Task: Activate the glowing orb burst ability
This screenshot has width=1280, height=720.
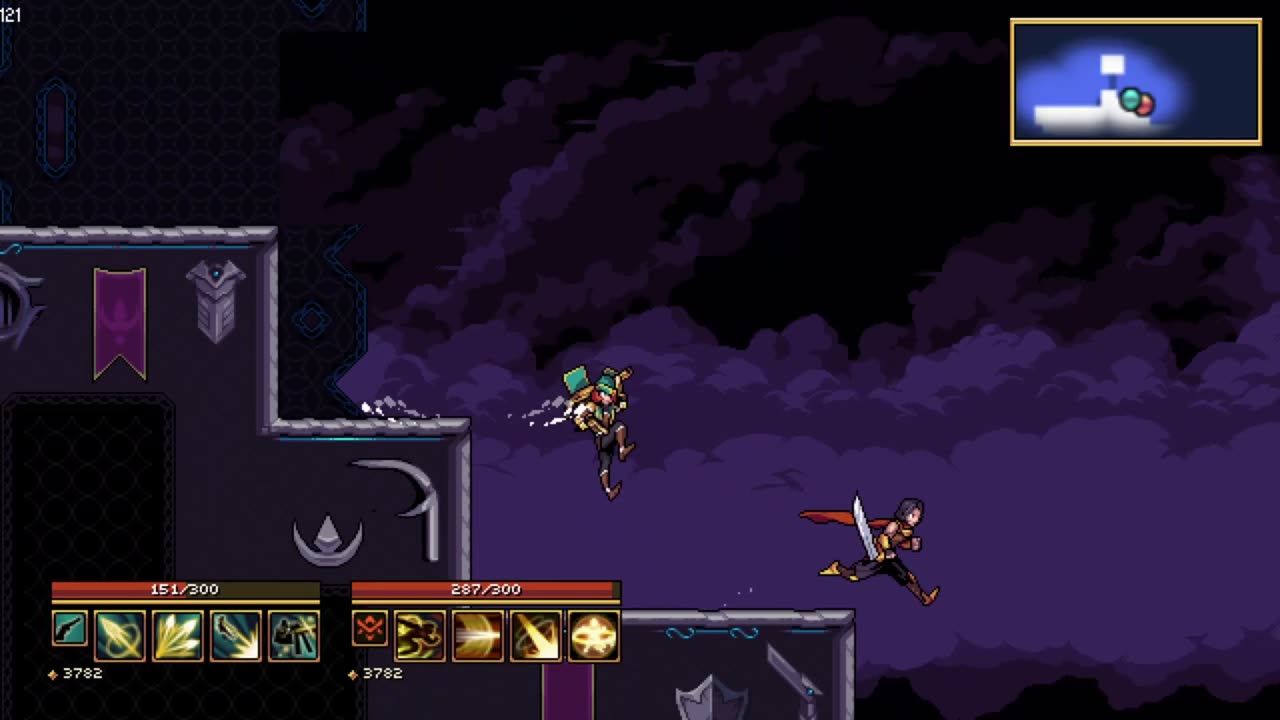Action: pyautogui.click(x=594, y=636)
